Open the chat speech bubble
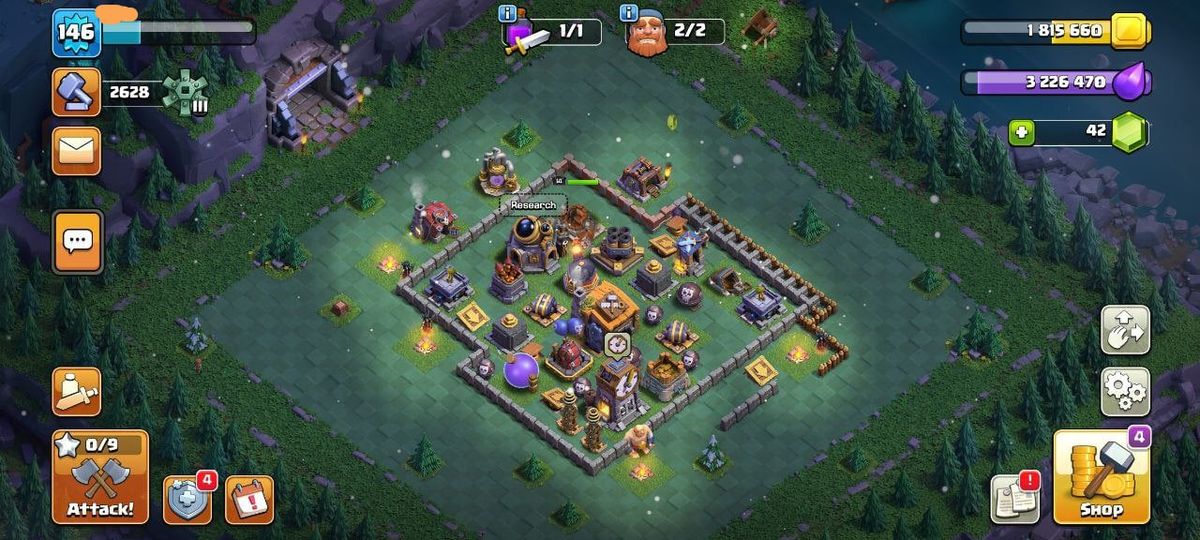This screenshot has width=1200, height=540. [x=77, y=240]
